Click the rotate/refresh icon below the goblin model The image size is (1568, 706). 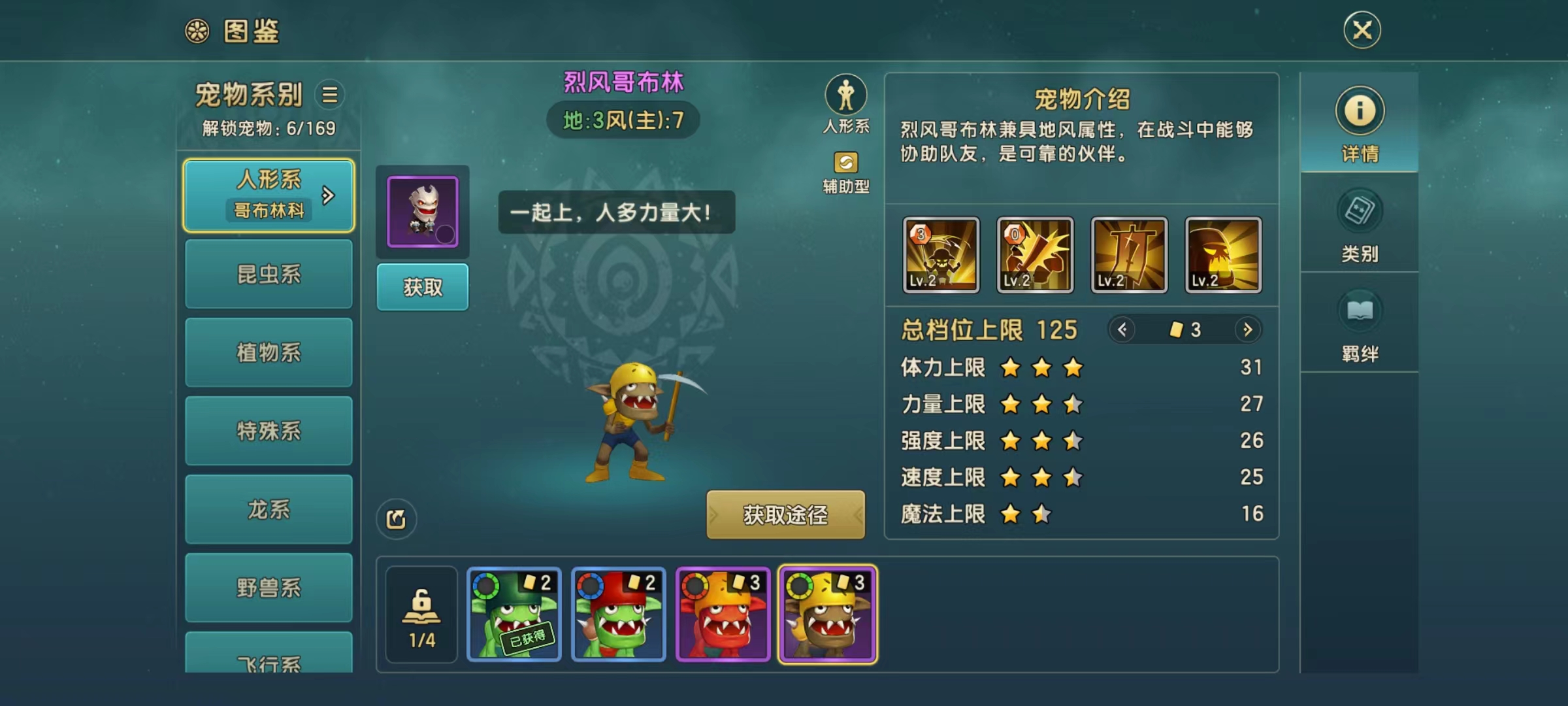(397, 518)
